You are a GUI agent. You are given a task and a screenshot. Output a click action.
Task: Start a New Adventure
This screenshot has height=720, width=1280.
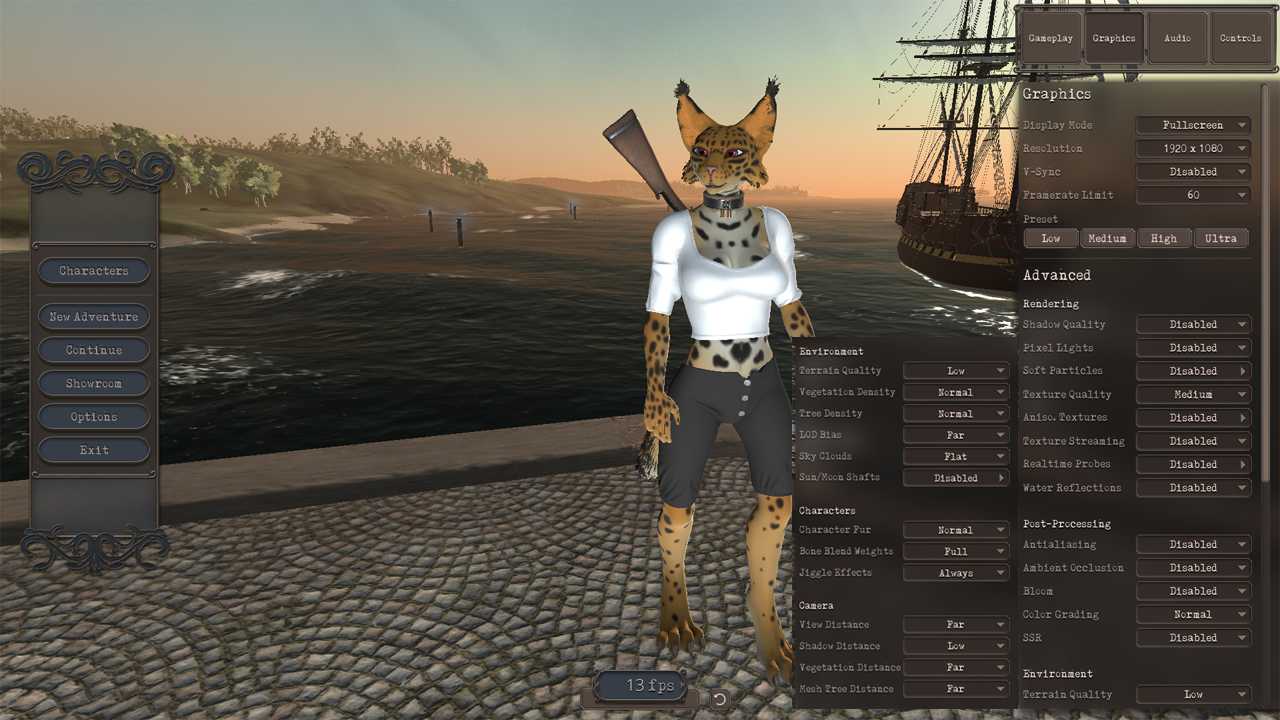[x=94, y=317]
